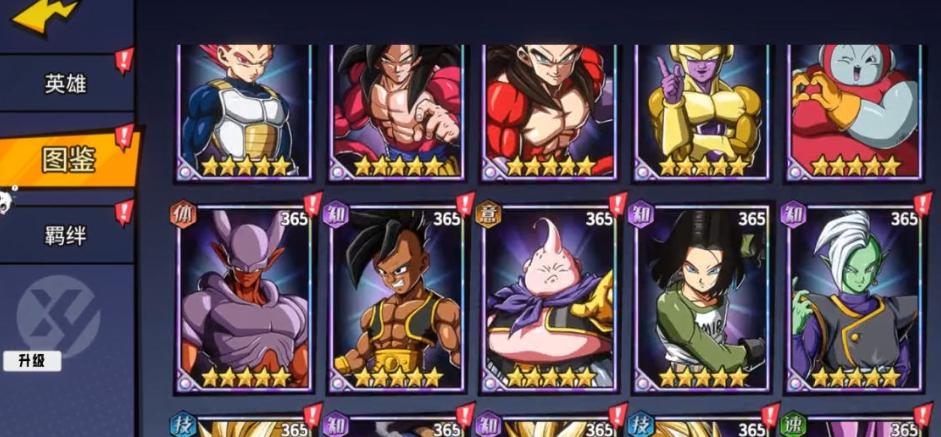Pick the Super Saiyan 4 Gogeta card
This screenshot has width=941, height=437.
[x=549, y=110]
